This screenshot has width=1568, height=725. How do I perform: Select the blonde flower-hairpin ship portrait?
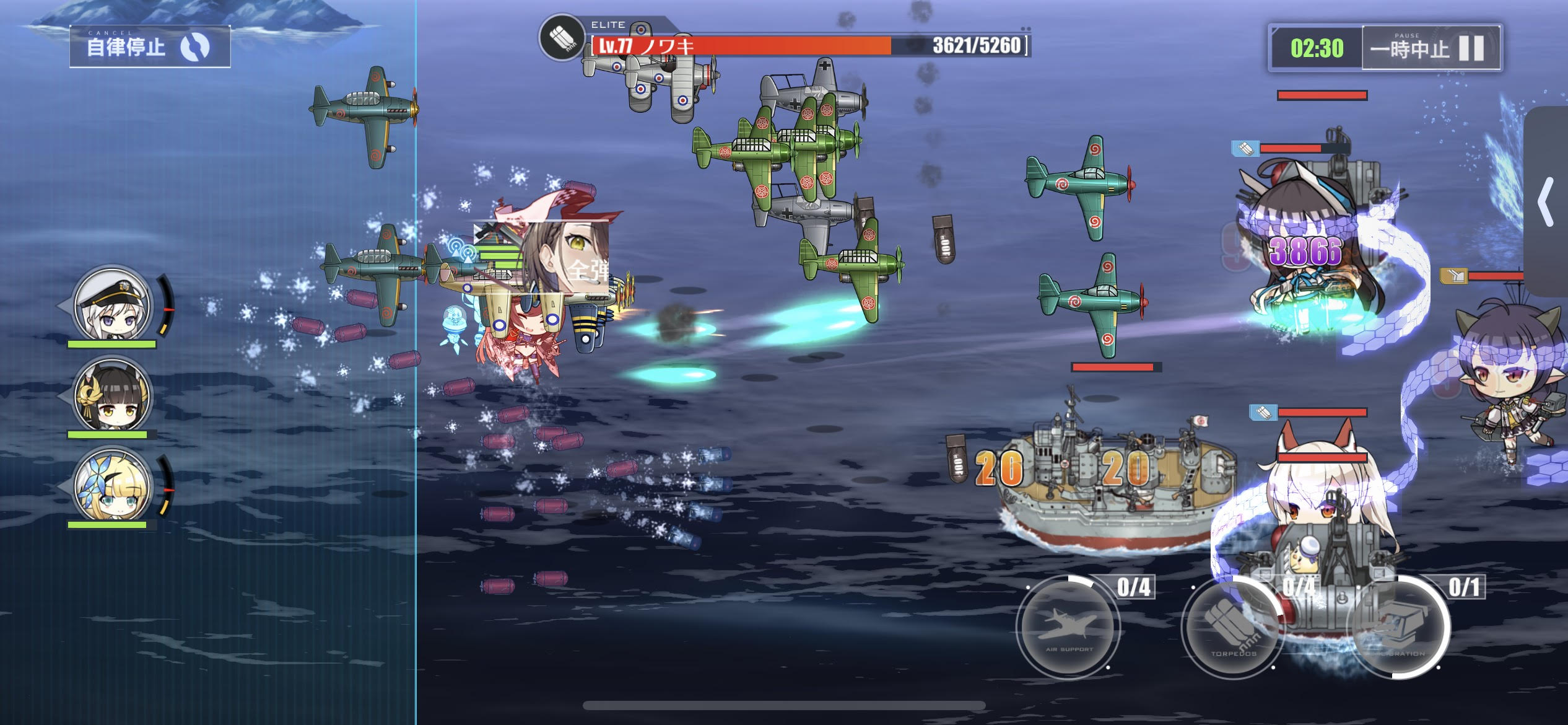[112, 485]
